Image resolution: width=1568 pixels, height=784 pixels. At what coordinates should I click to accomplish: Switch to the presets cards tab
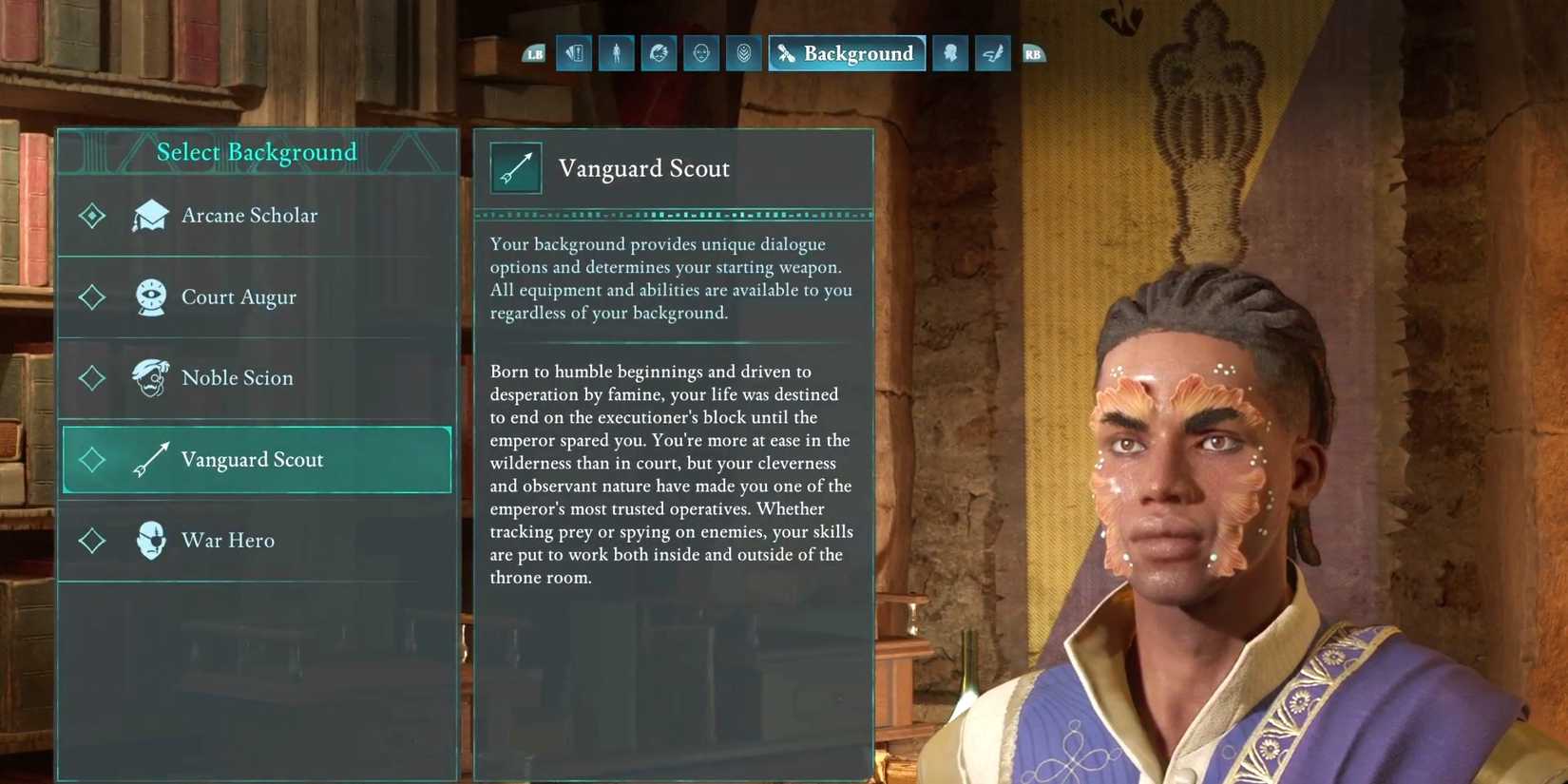point(575,54)
